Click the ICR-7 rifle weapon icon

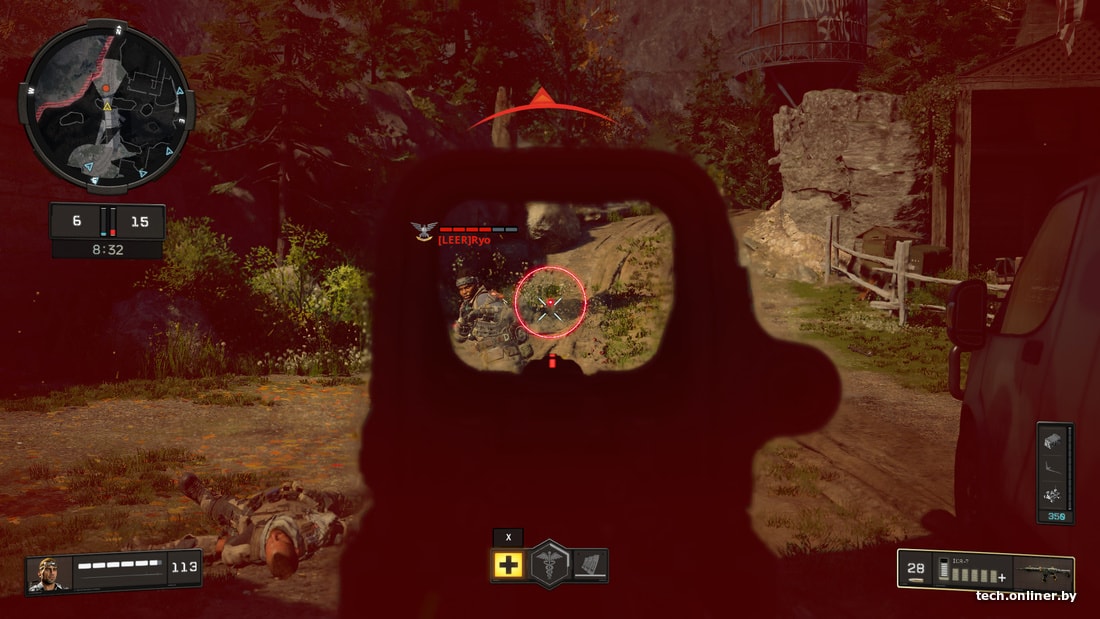[1045, 573]
